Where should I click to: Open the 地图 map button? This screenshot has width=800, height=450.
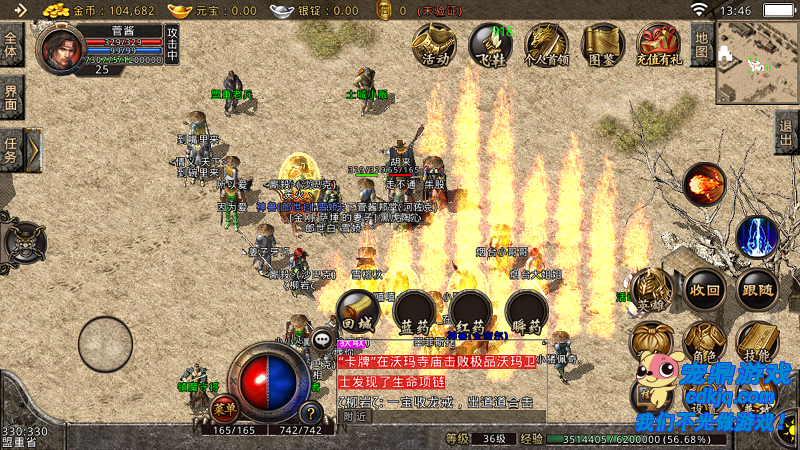(x=703, y=44)
